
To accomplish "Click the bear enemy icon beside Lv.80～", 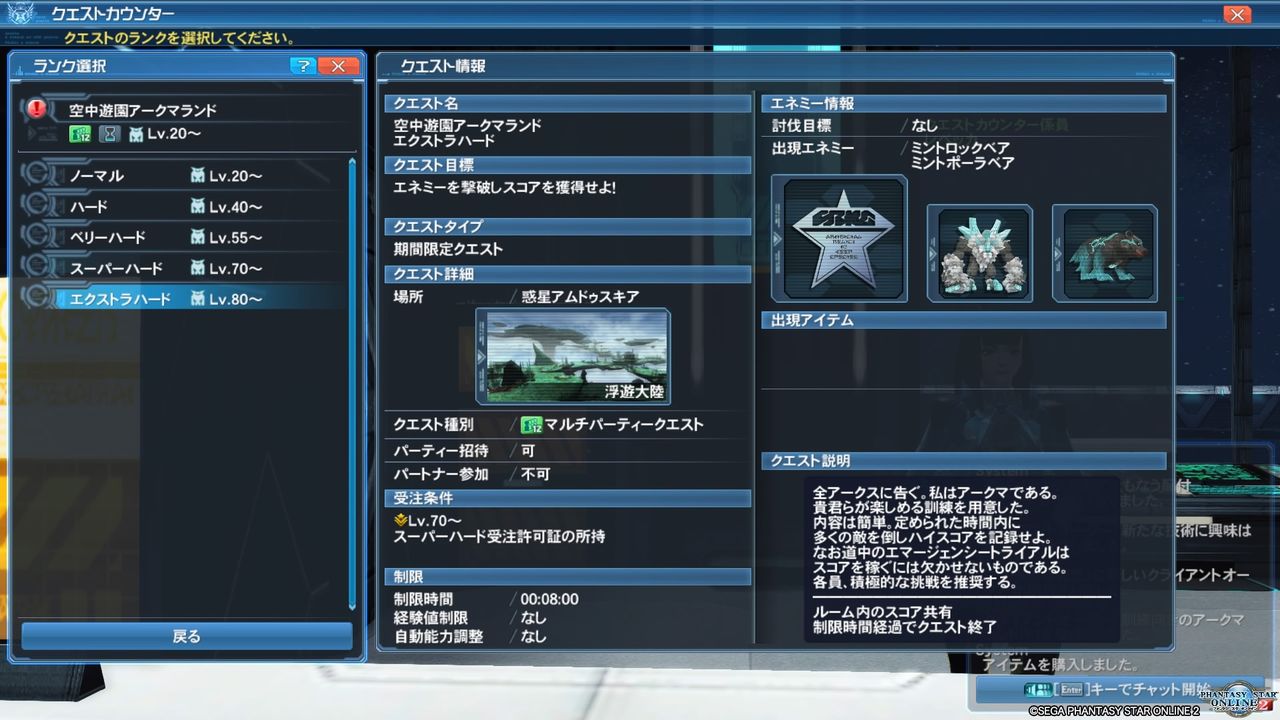I will click(198, 298).
